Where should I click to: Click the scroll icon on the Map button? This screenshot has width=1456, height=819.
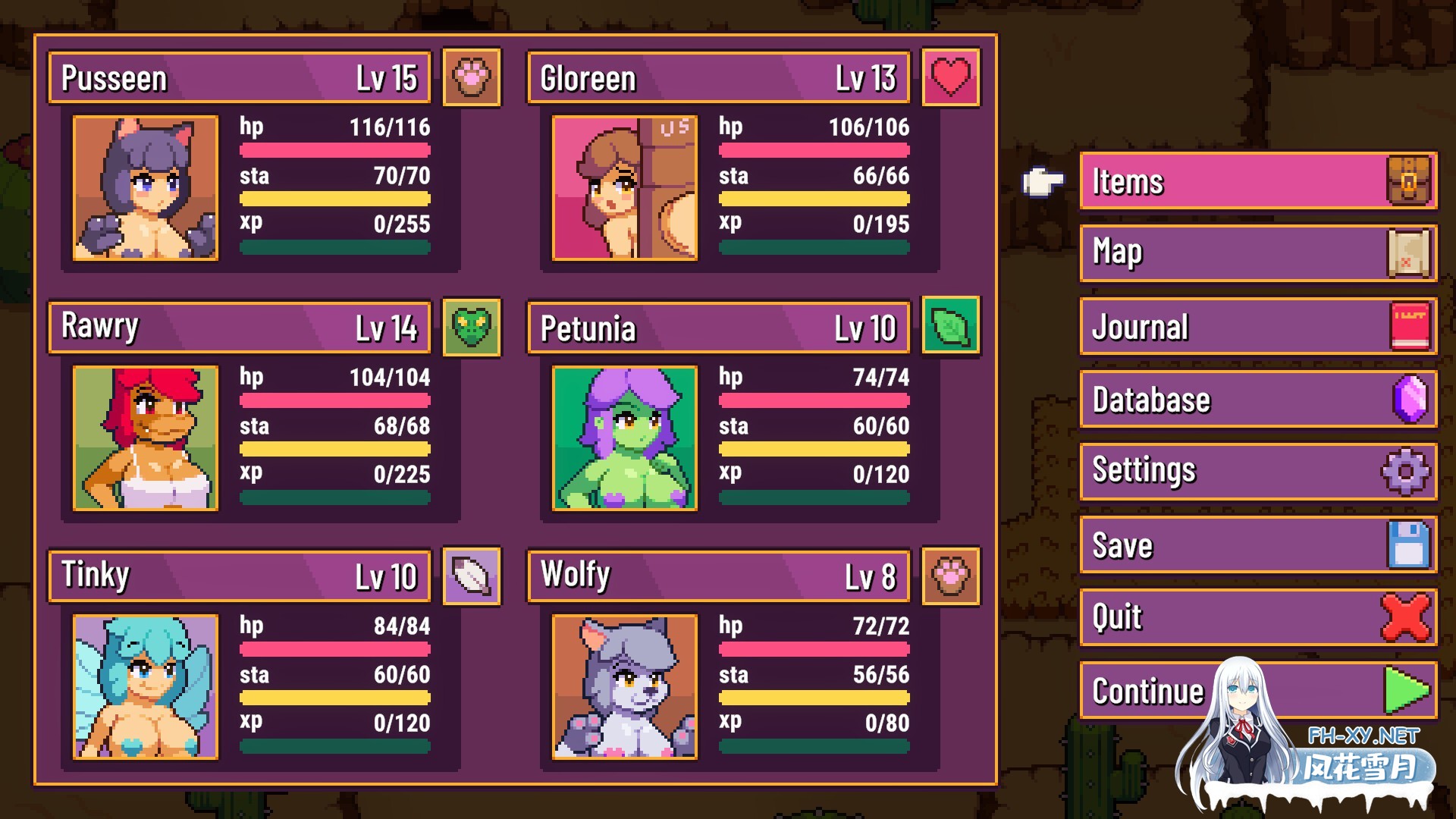[x=1407, y=253]
